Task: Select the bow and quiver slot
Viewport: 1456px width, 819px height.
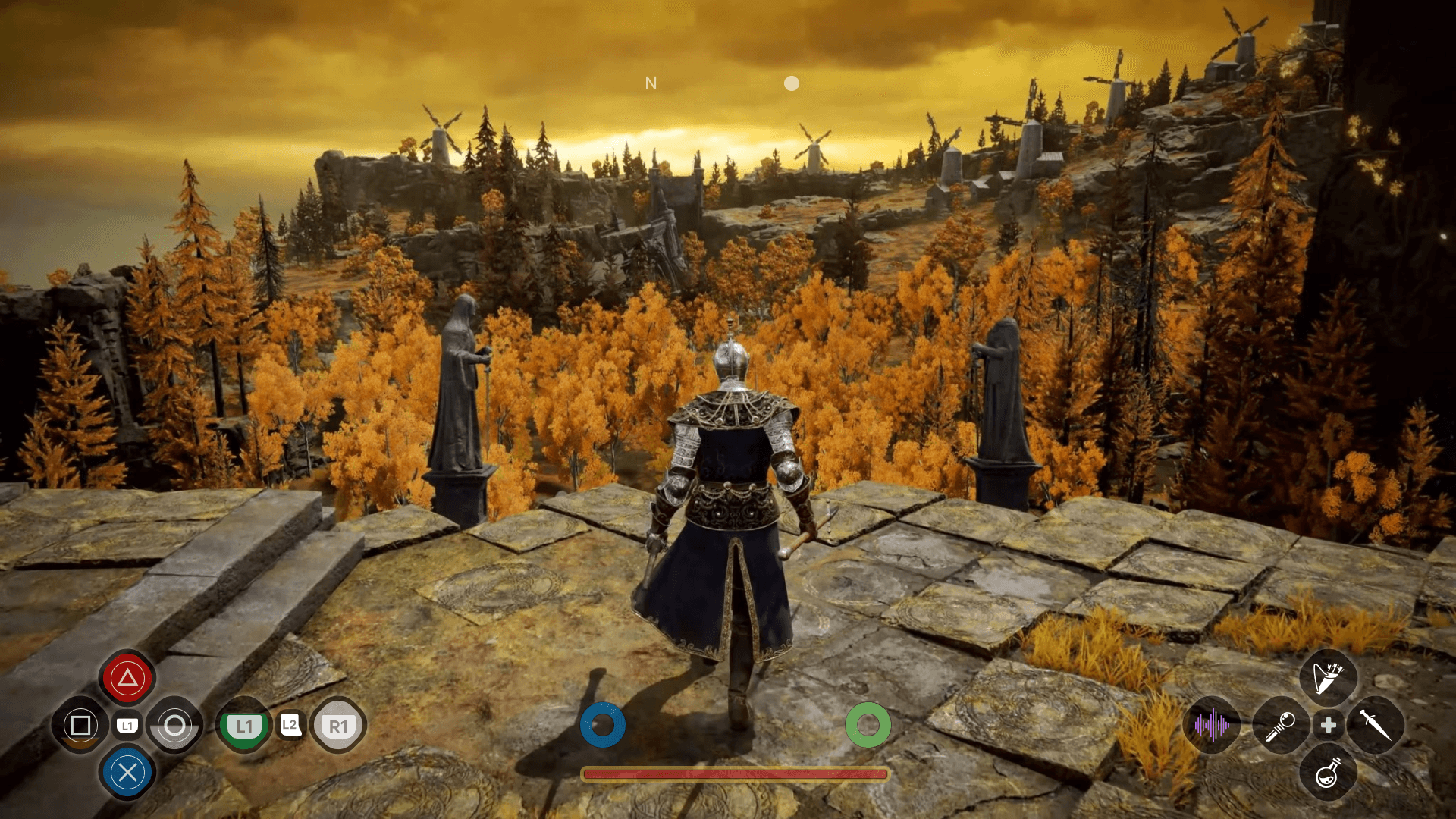Action: [x=1328, y=677]
